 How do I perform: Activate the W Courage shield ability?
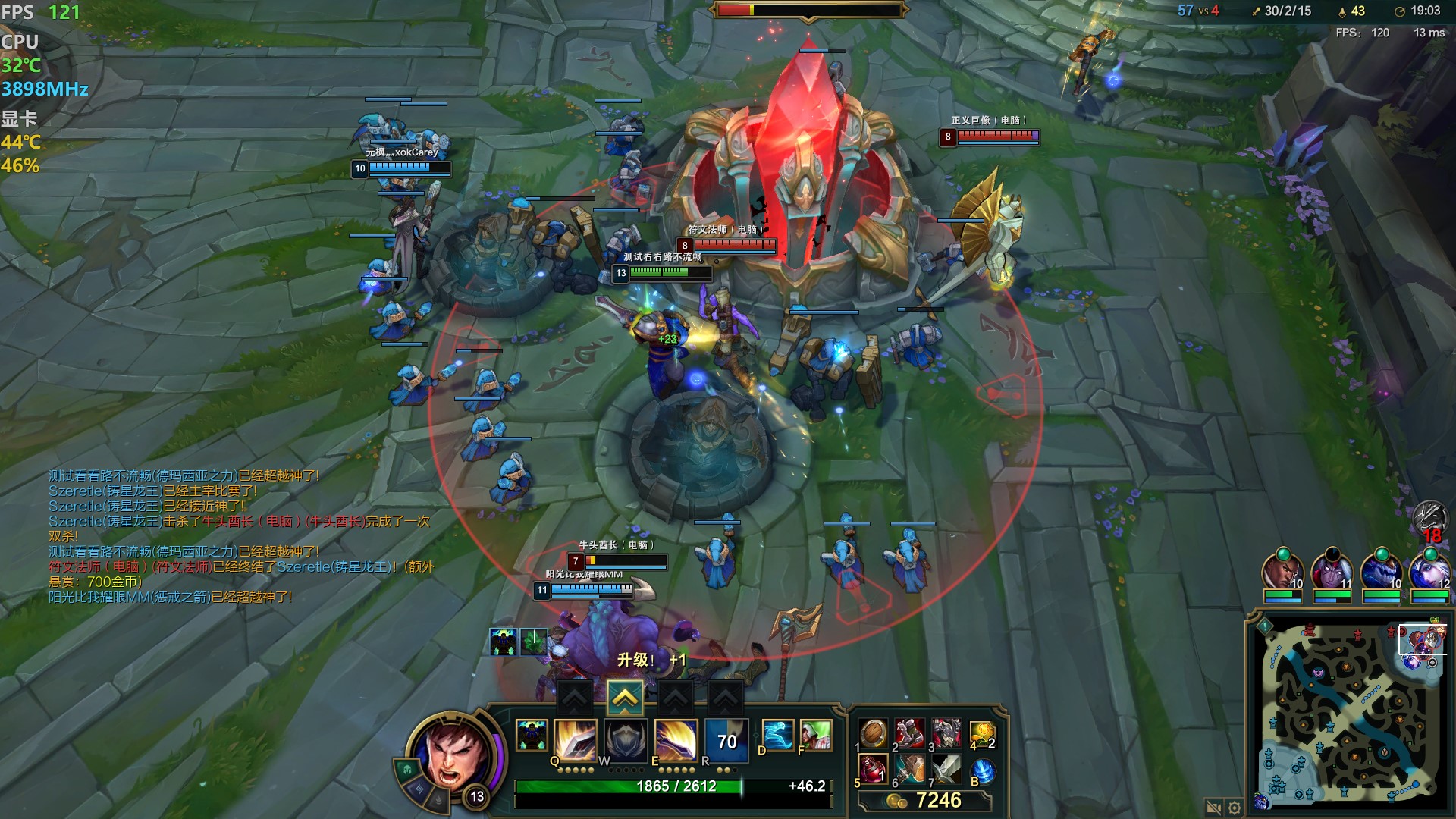click(x=626, y=739)
